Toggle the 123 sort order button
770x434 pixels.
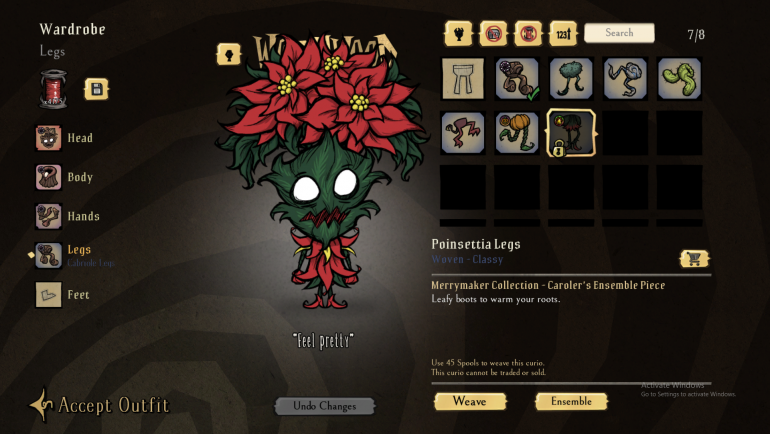tap(564, 34)
